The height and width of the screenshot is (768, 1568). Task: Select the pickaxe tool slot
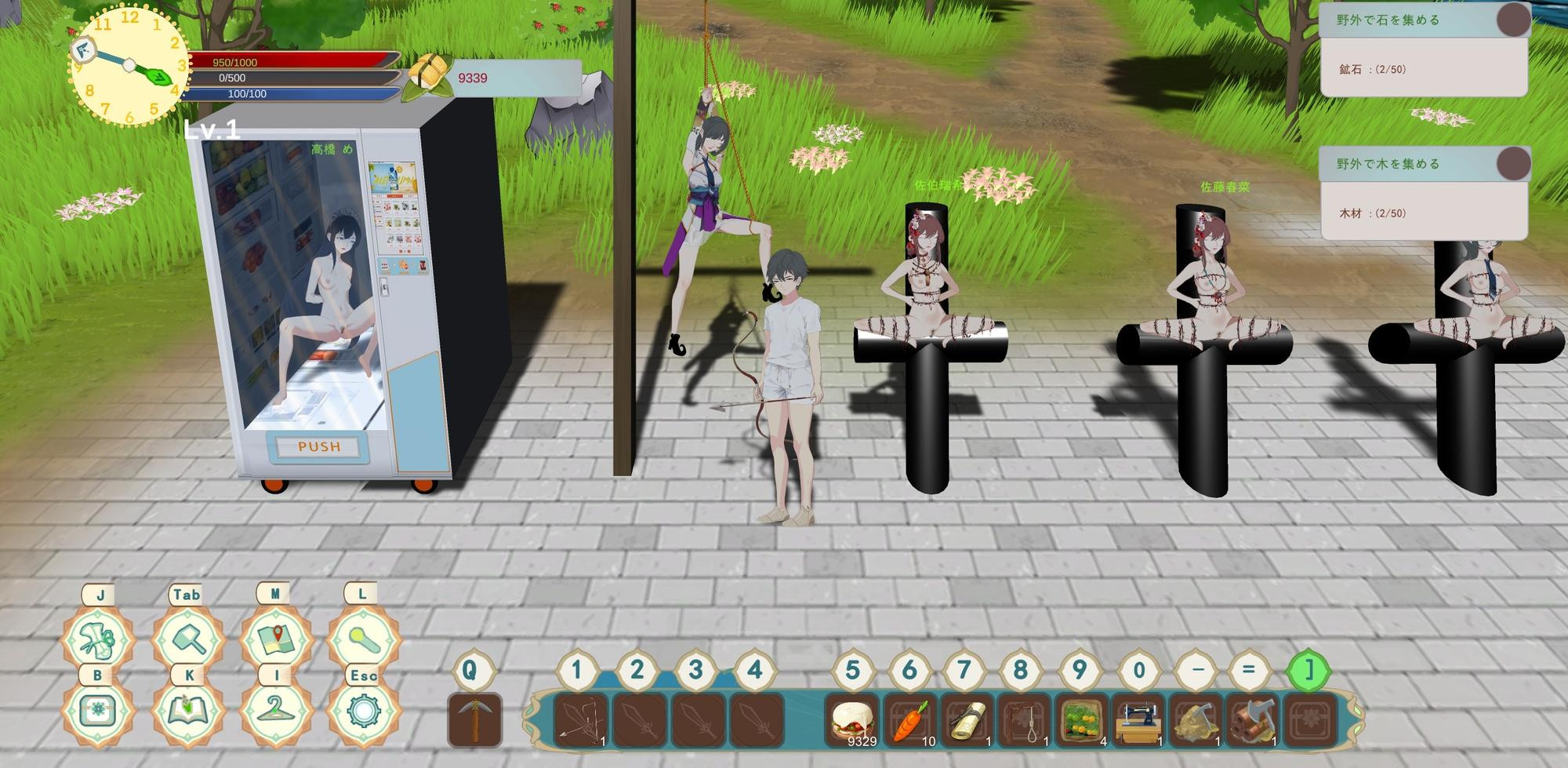pos(475,719)
